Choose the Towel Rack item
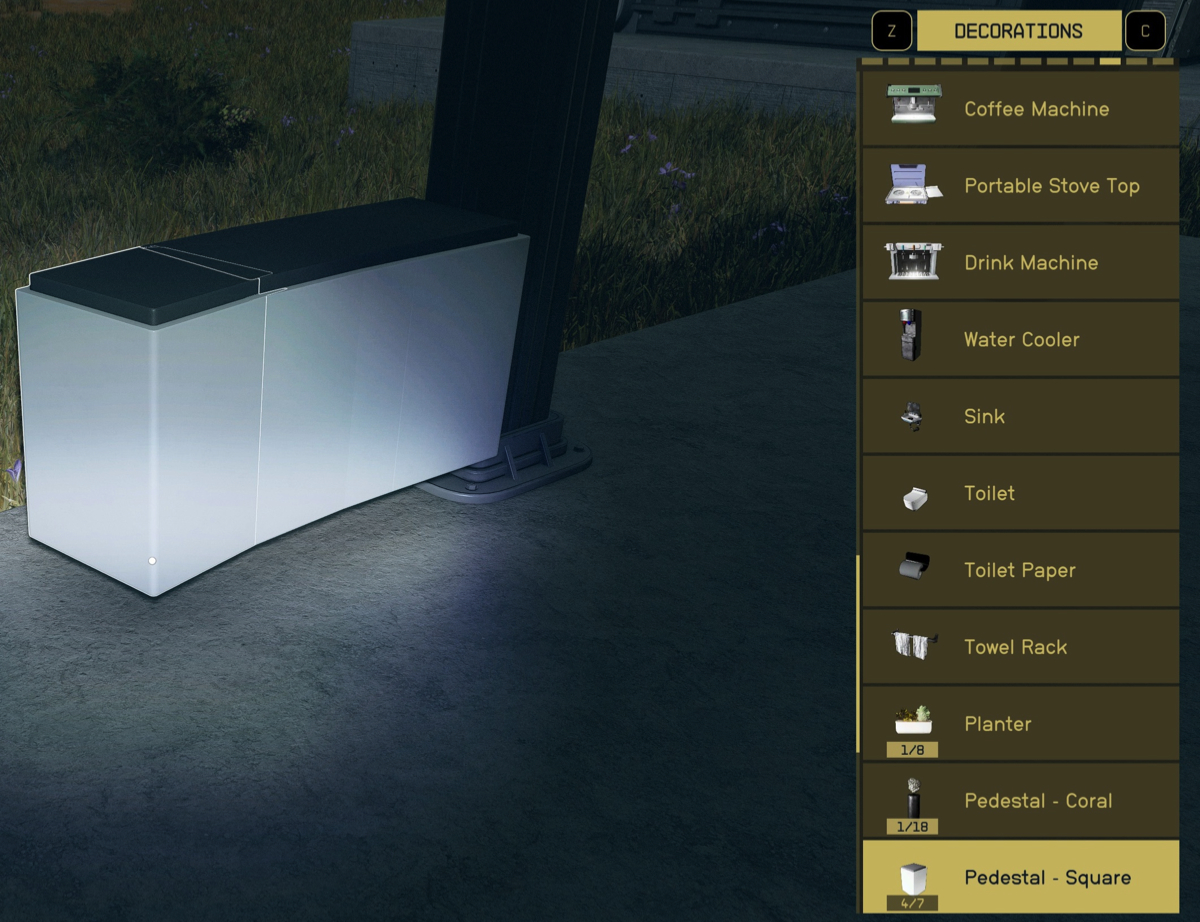1200x922 pixels. (x=1020, y=647)
